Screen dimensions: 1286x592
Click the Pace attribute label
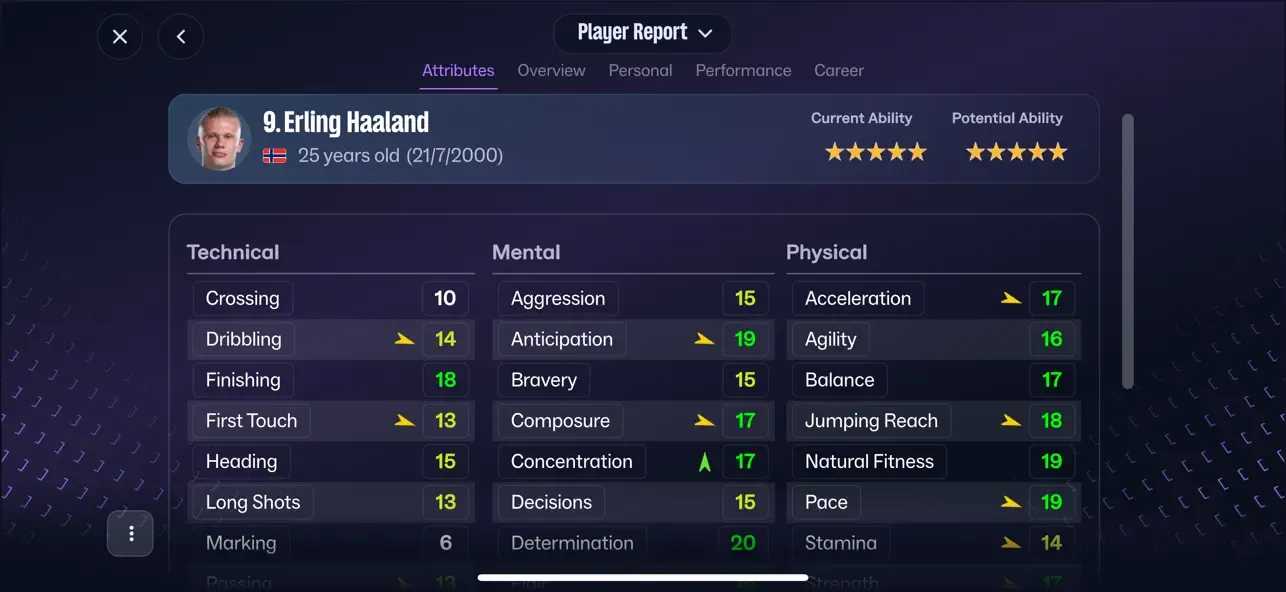(826, 503)
